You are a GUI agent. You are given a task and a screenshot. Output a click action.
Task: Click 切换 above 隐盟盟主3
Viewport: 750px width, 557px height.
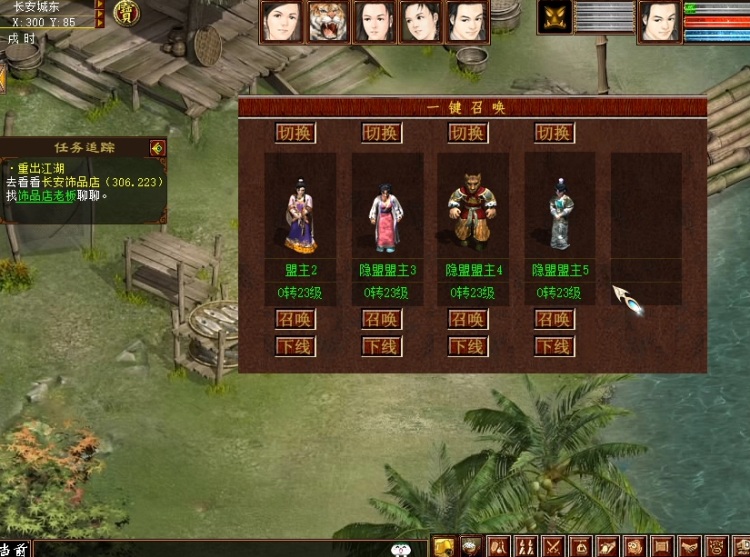point(382,133)
